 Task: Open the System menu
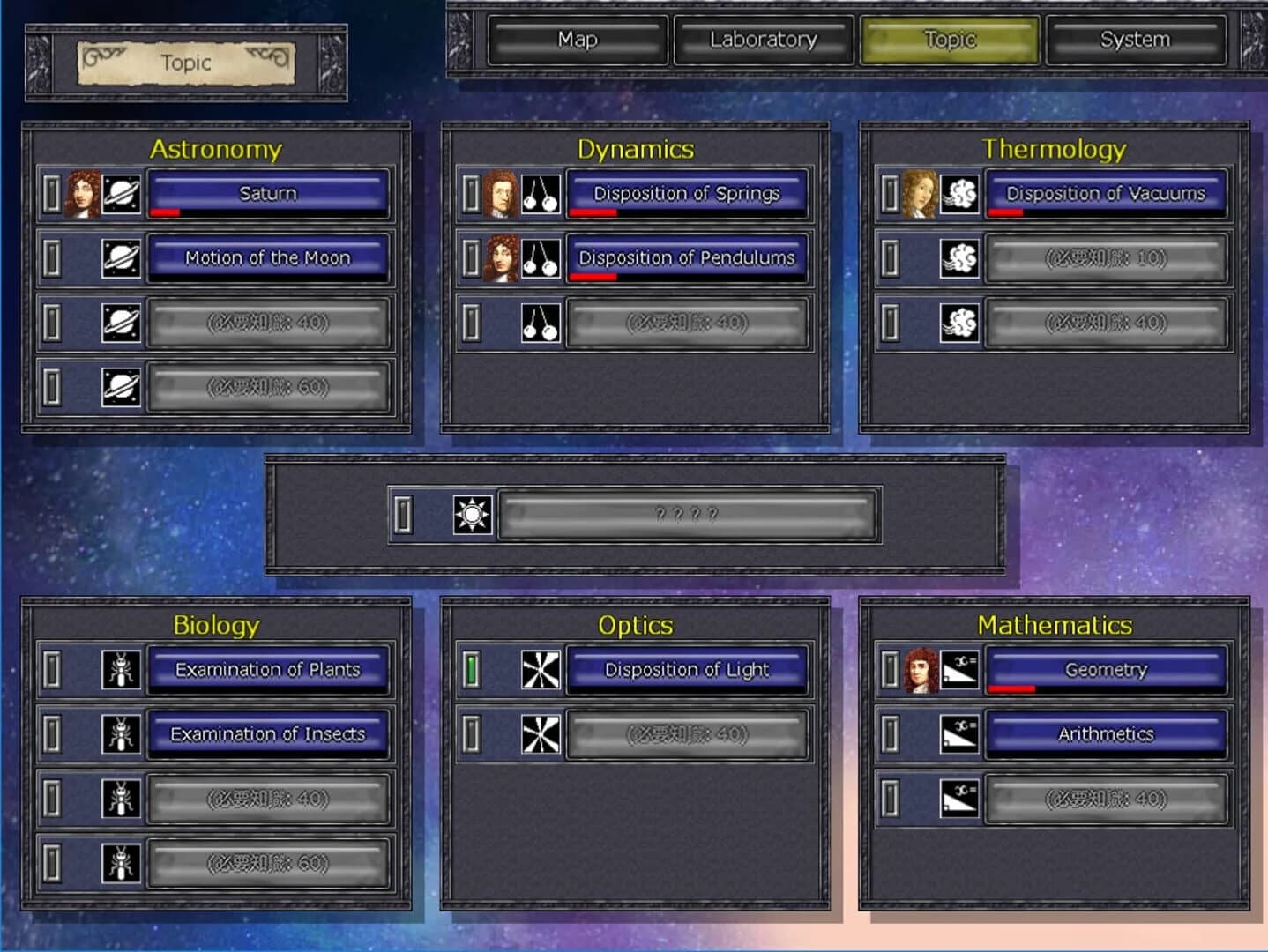[x=1135, y=40]
